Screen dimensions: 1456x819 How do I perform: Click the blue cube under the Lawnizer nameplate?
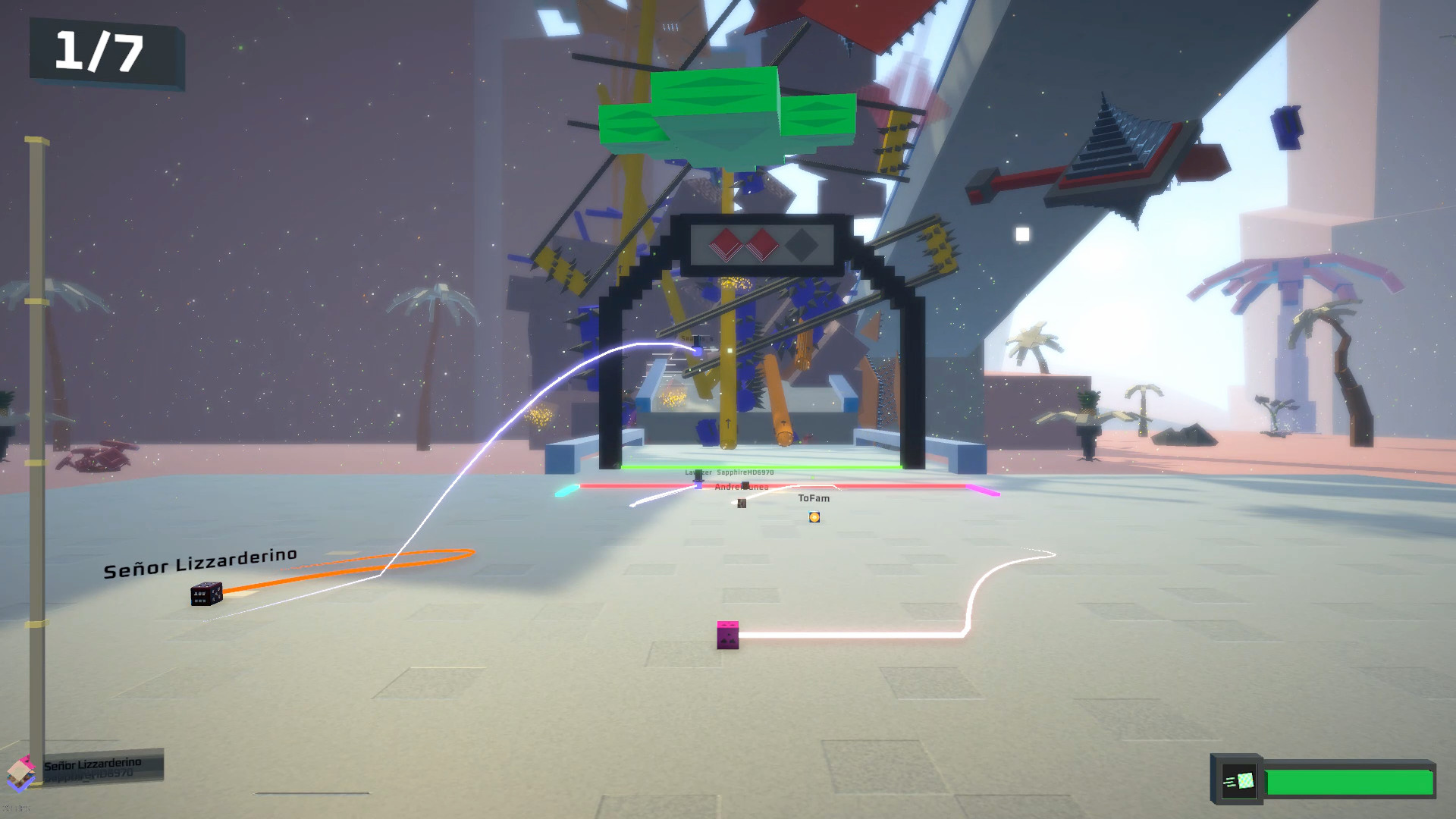click(x=698, y=484)
